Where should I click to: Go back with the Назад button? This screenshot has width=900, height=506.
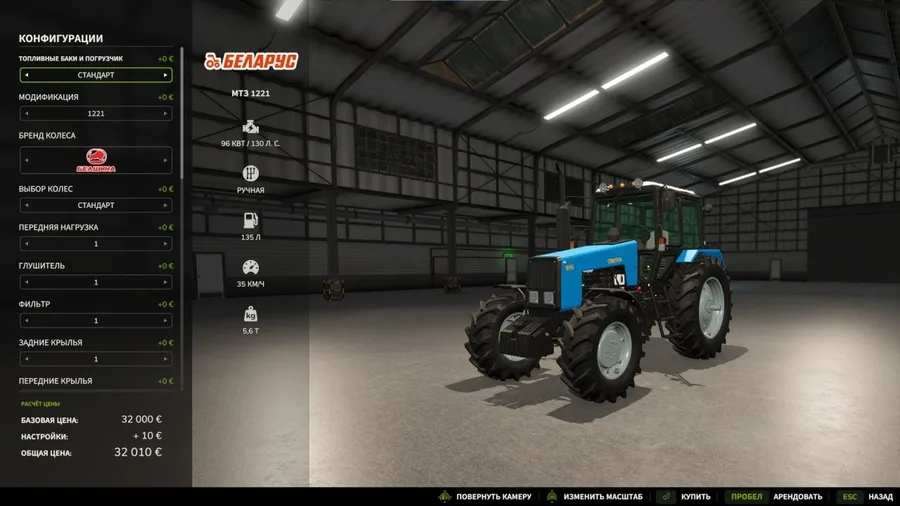tap(880, 497)
